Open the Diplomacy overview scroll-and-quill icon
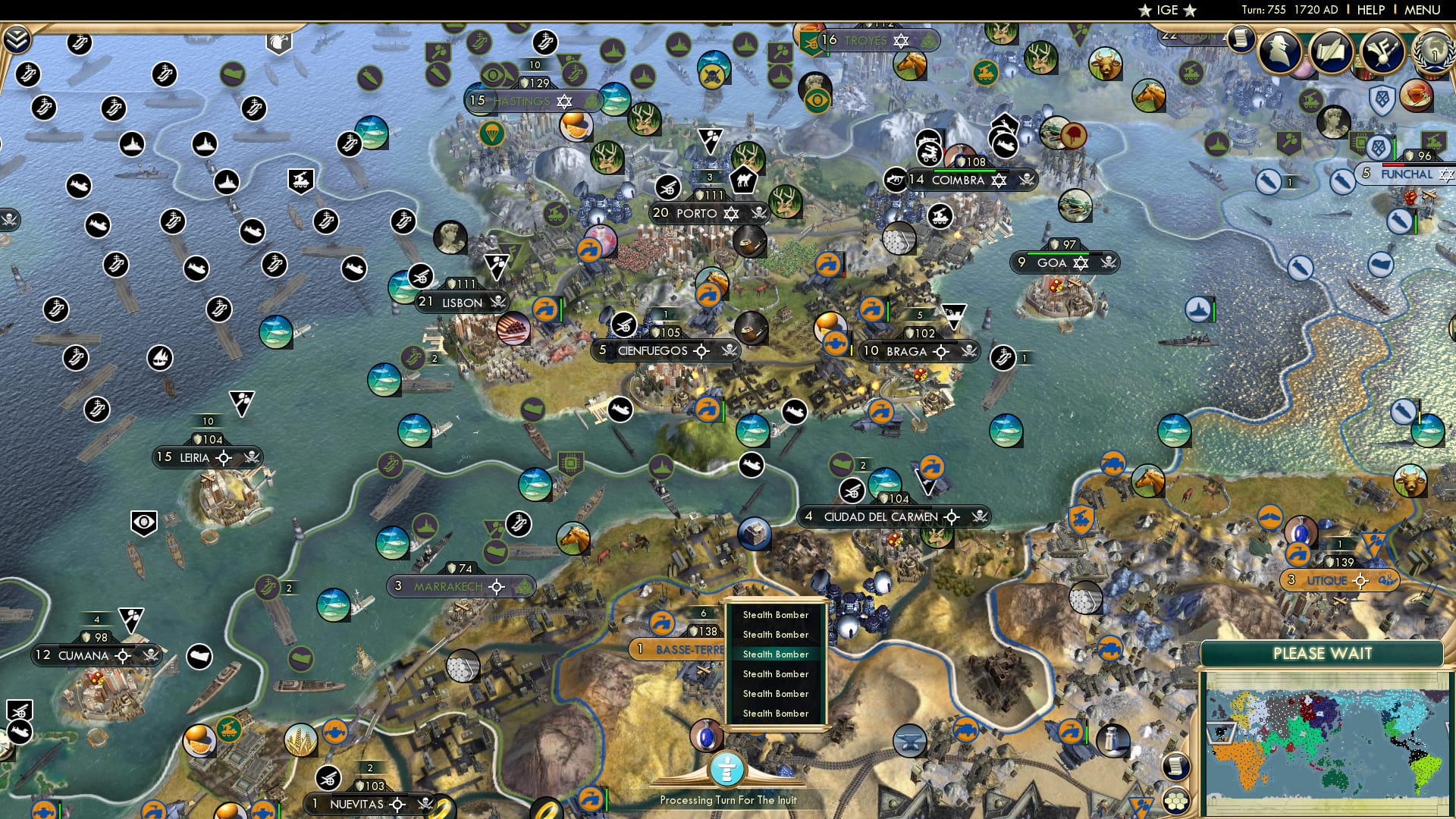 coord(1330,52)
